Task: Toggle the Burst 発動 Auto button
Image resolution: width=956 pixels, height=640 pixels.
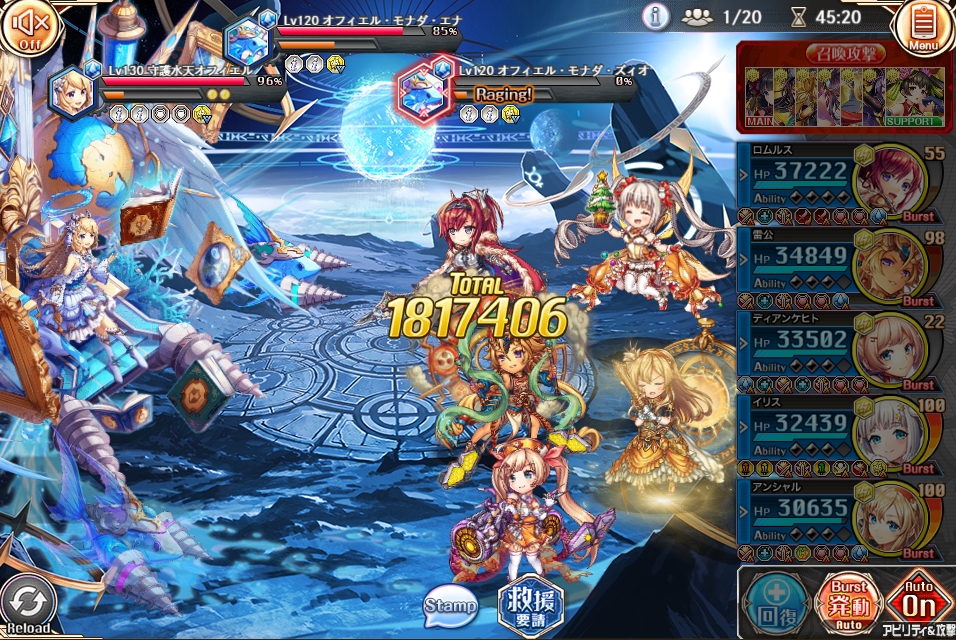Action: pos(848,602)
